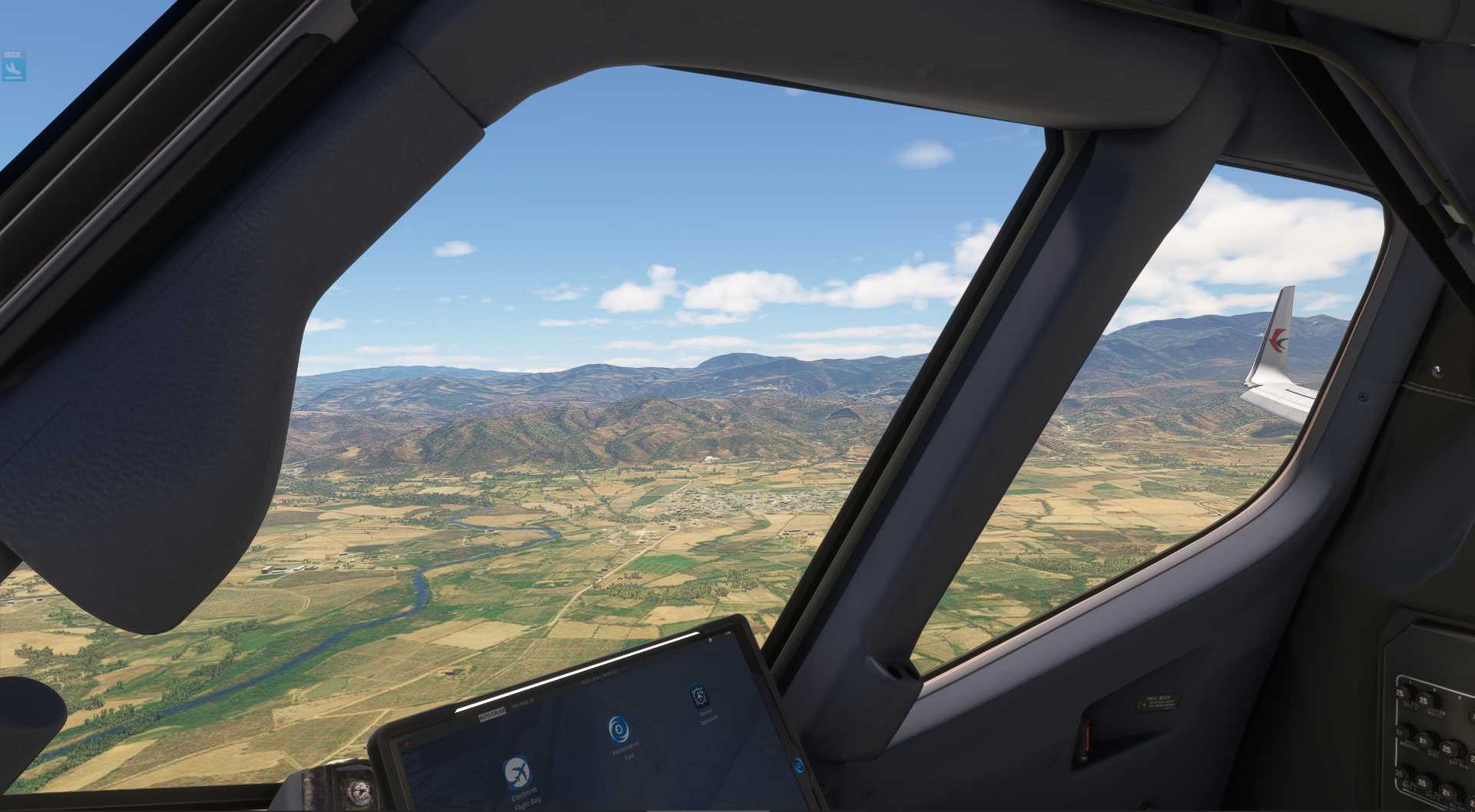The width and height of the screenshot is (1475, 812).
Task: Launch the Performance Tool app
Action: [619, 728]
